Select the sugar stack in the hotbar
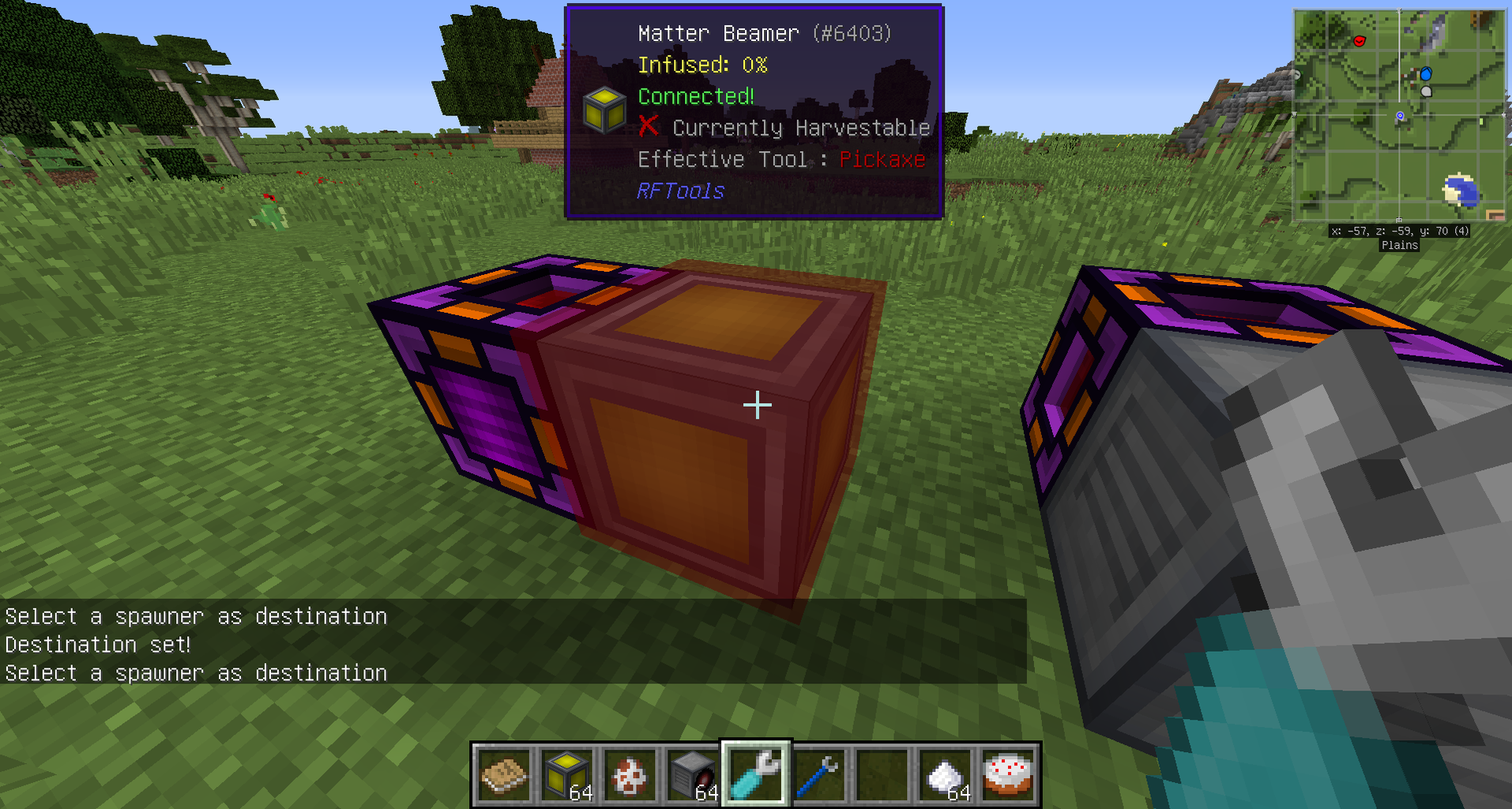1512x809 pixels. point(945,774)
